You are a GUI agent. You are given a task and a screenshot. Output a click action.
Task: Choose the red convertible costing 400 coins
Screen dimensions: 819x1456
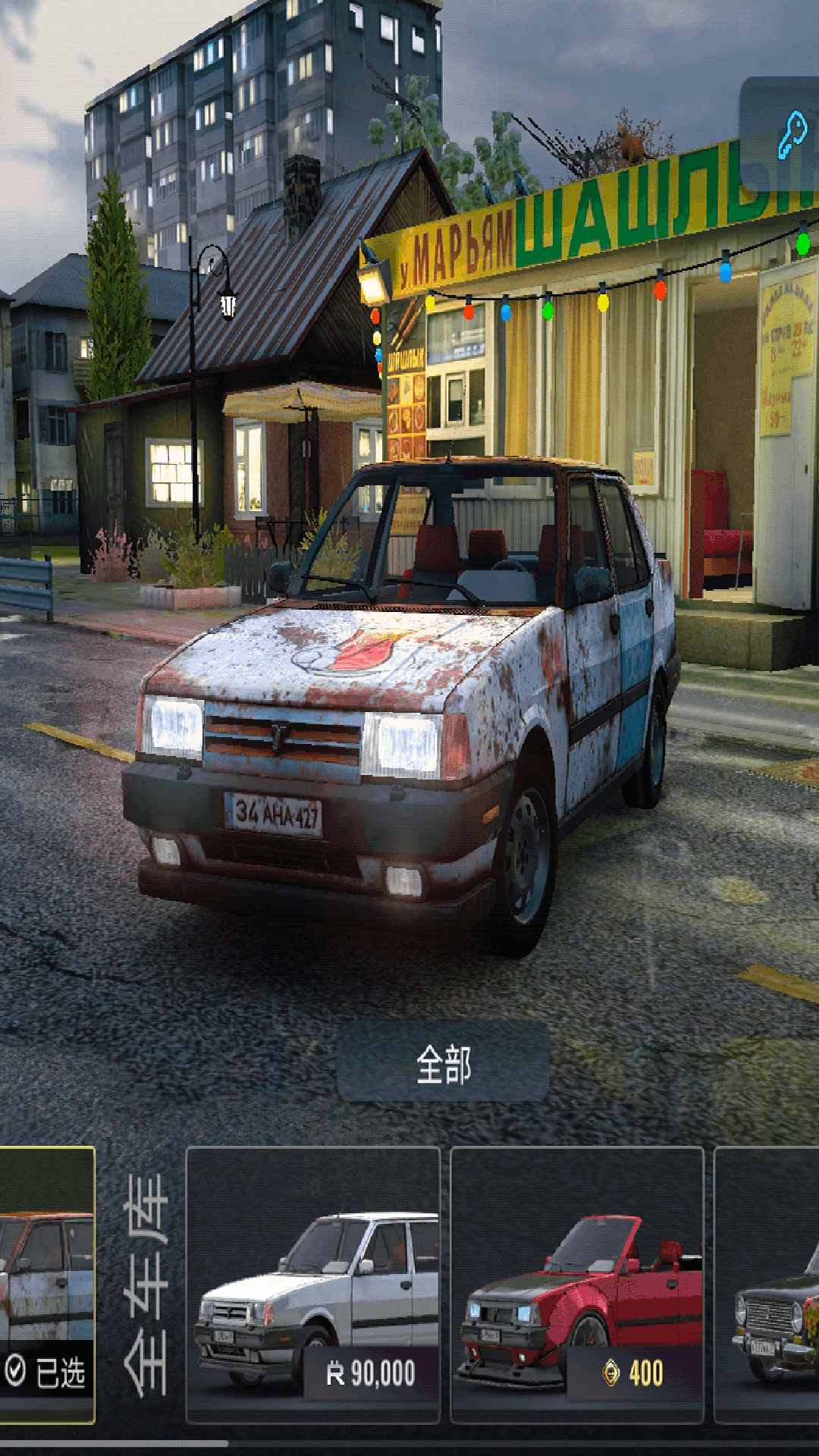pos(576,1285)
